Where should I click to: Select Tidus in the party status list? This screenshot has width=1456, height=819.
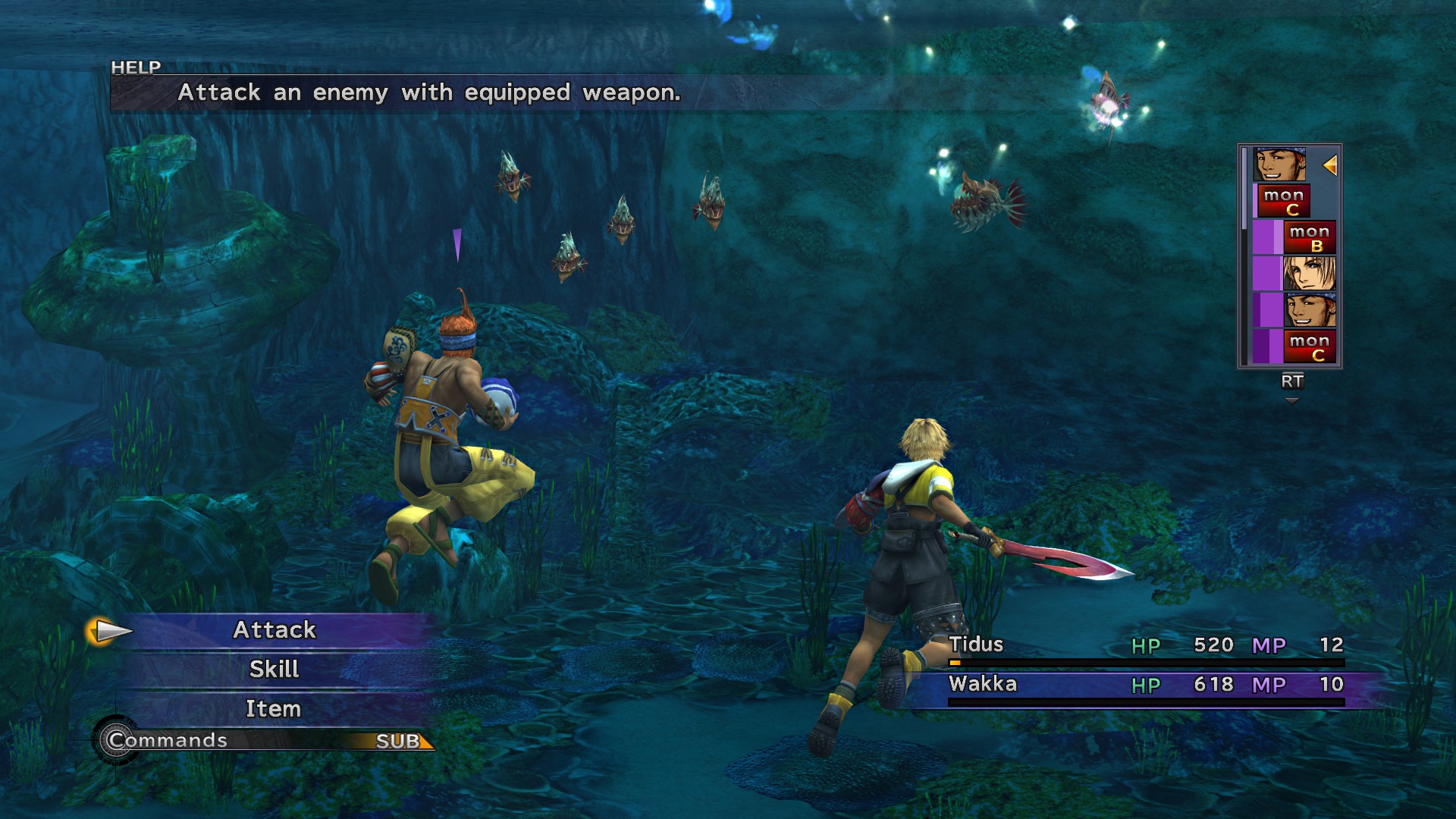click(977, 645)
